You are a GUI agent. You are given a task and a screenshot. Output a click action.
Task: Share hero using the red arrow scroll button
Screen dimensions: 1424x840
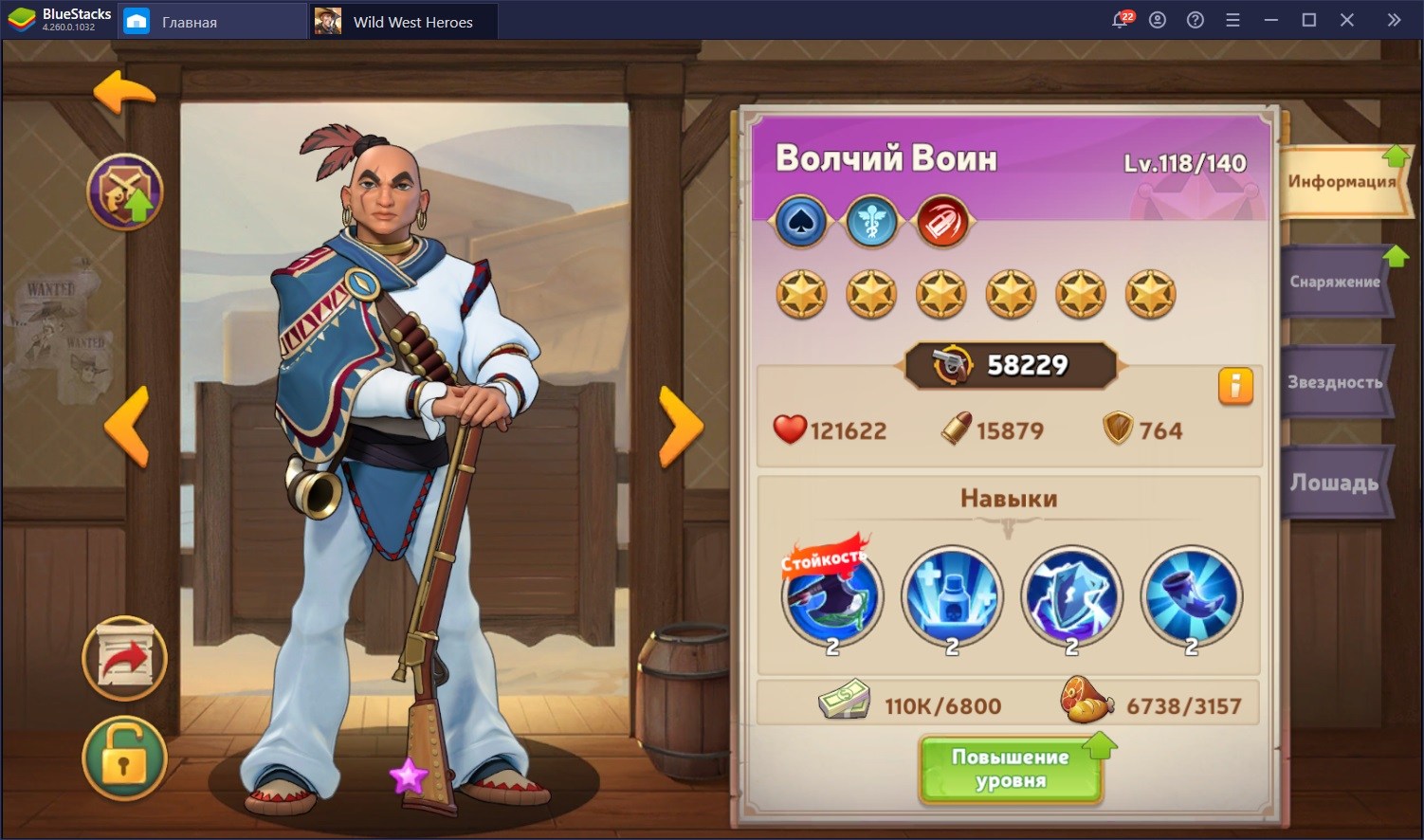tap(124, 659)
